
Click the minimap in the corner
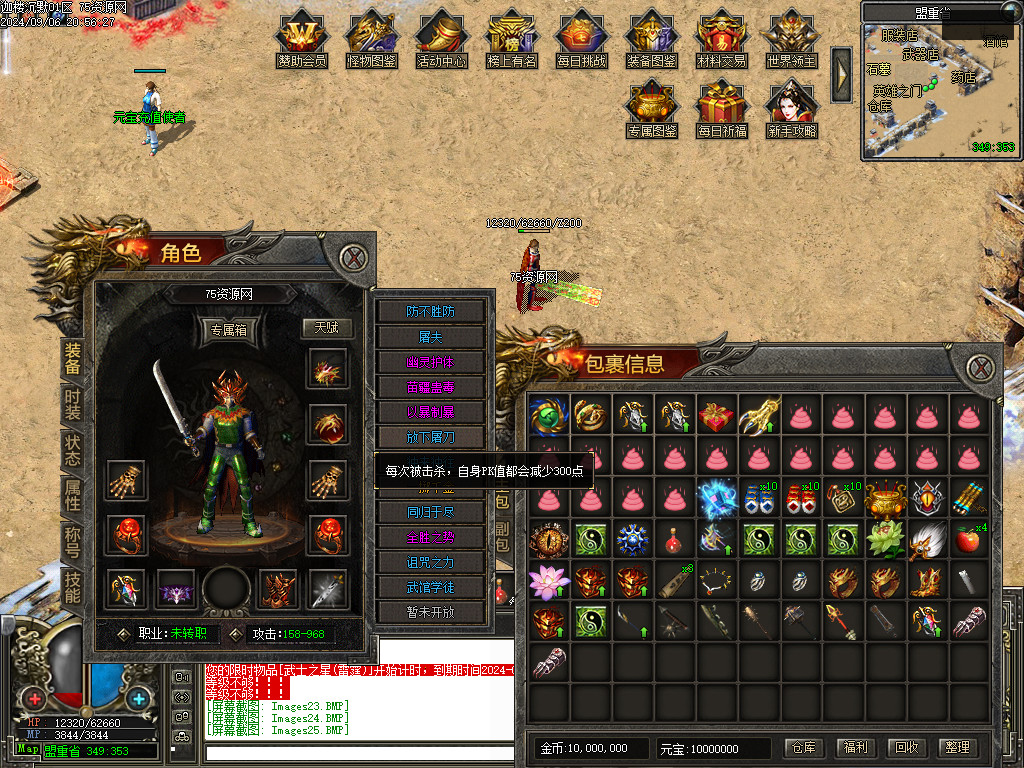coord(937,92)
